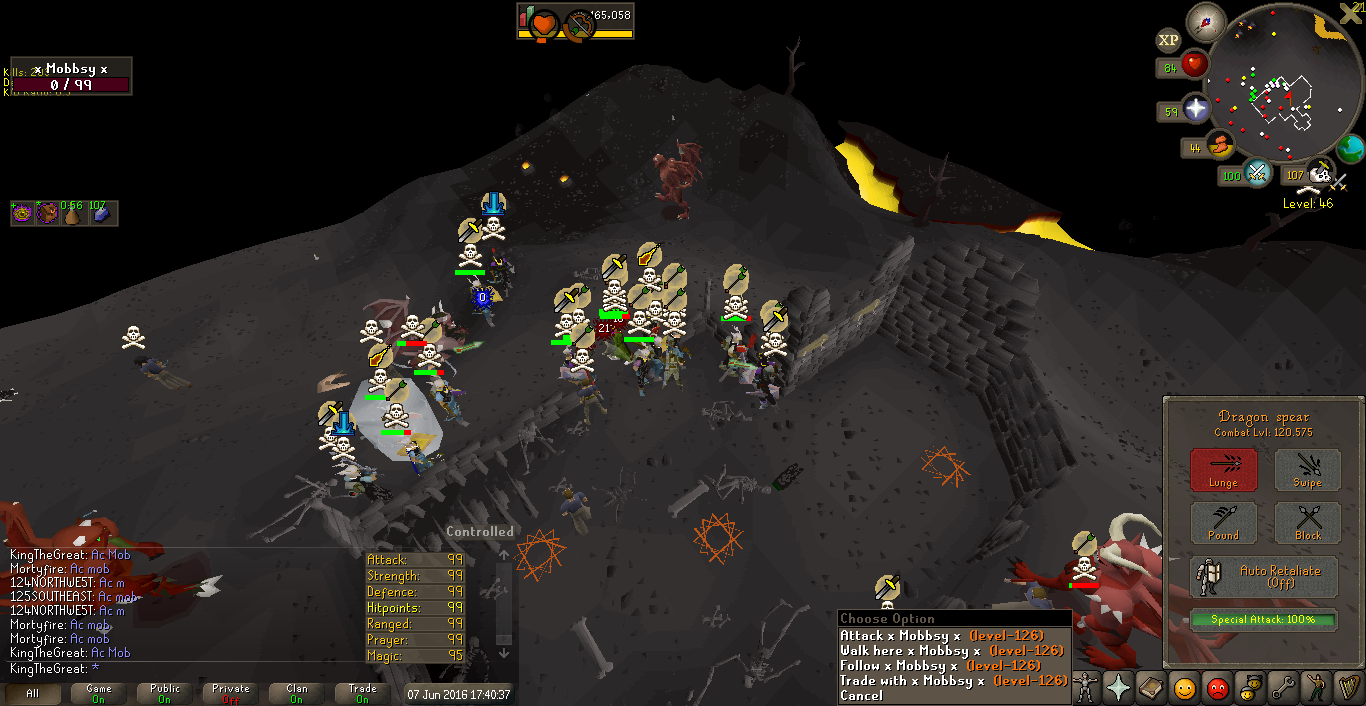
Task: Cancel the right-click option menu
Action: pos(861,695)
